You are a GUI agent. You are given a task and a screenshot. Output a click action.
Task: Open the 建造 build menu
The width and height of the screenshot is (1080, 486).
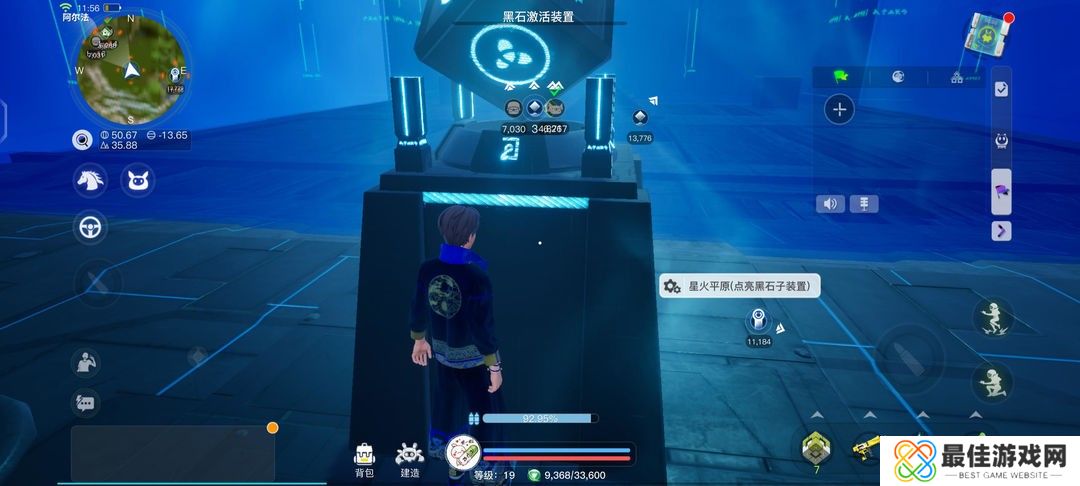pyautogui.click(x=410, y=458)
